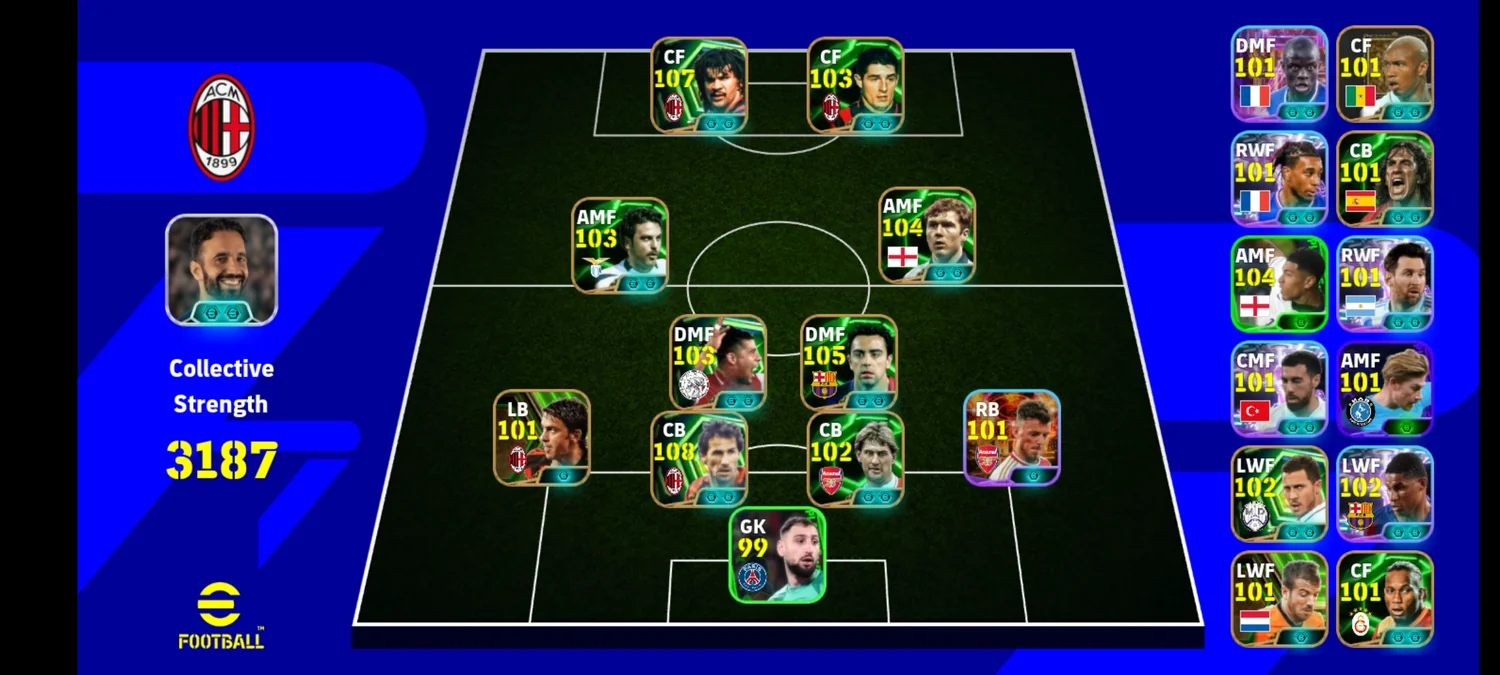Pick the AMF 103 Lazio player card

pos(620,245)
